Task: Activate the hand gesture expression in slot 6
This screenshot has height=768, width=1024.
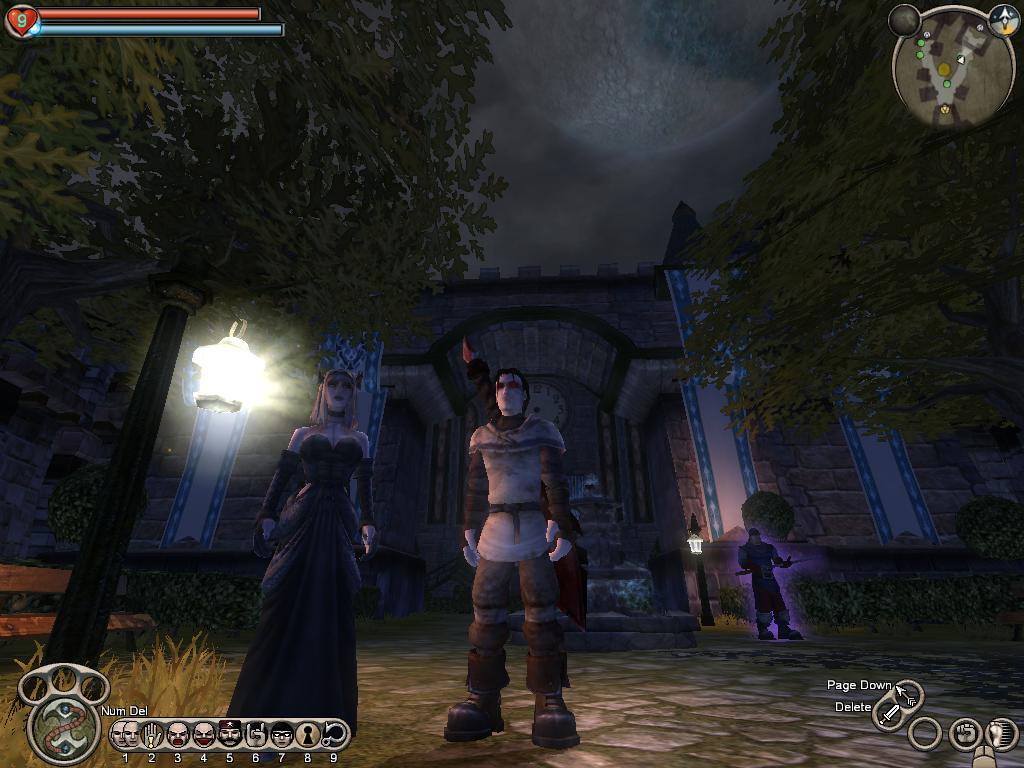Action: (256, 735)
